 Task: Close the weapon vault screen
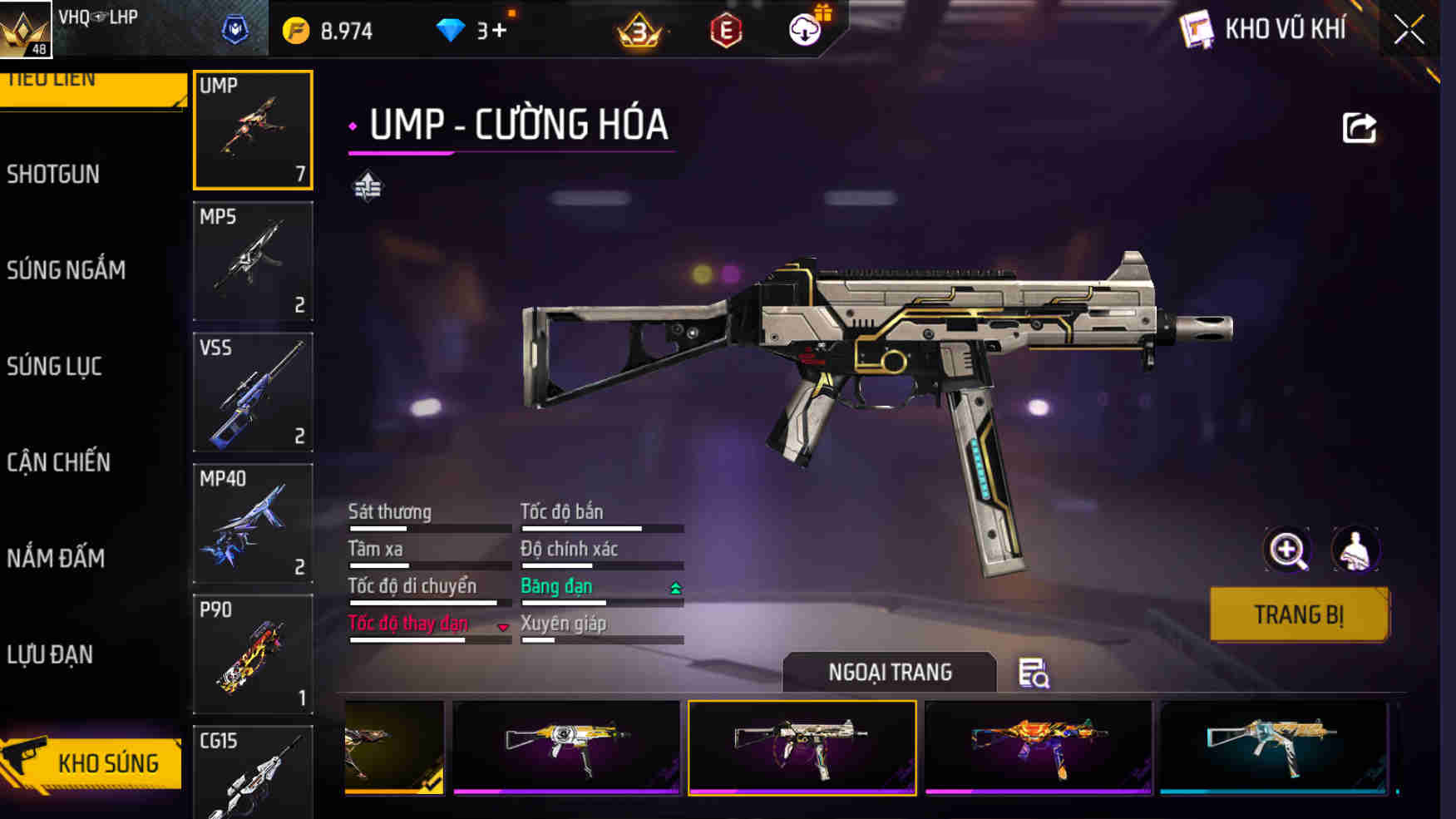[1409, 31]
